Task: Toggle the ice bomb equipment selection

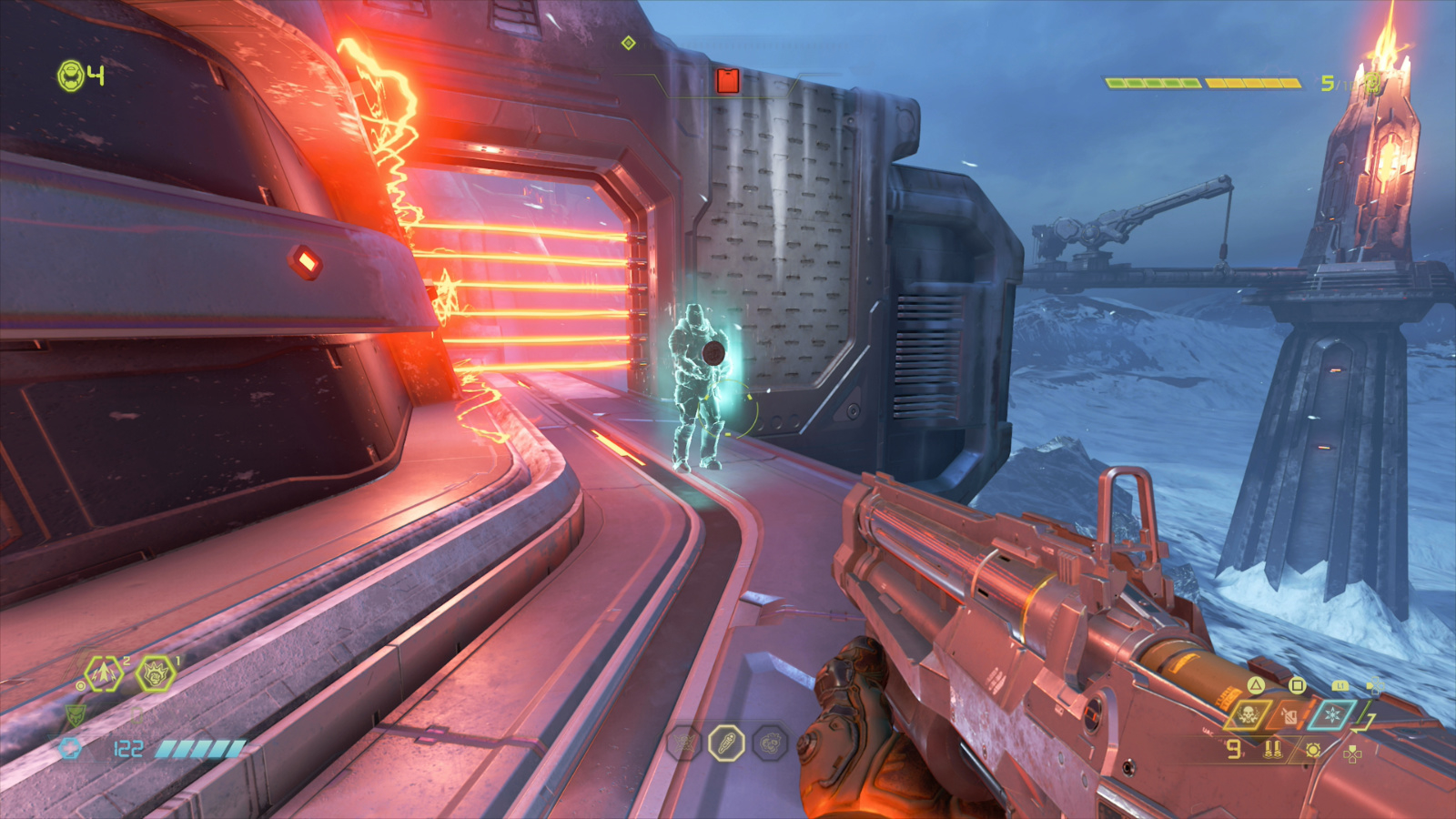Action: click(1332, 715)
